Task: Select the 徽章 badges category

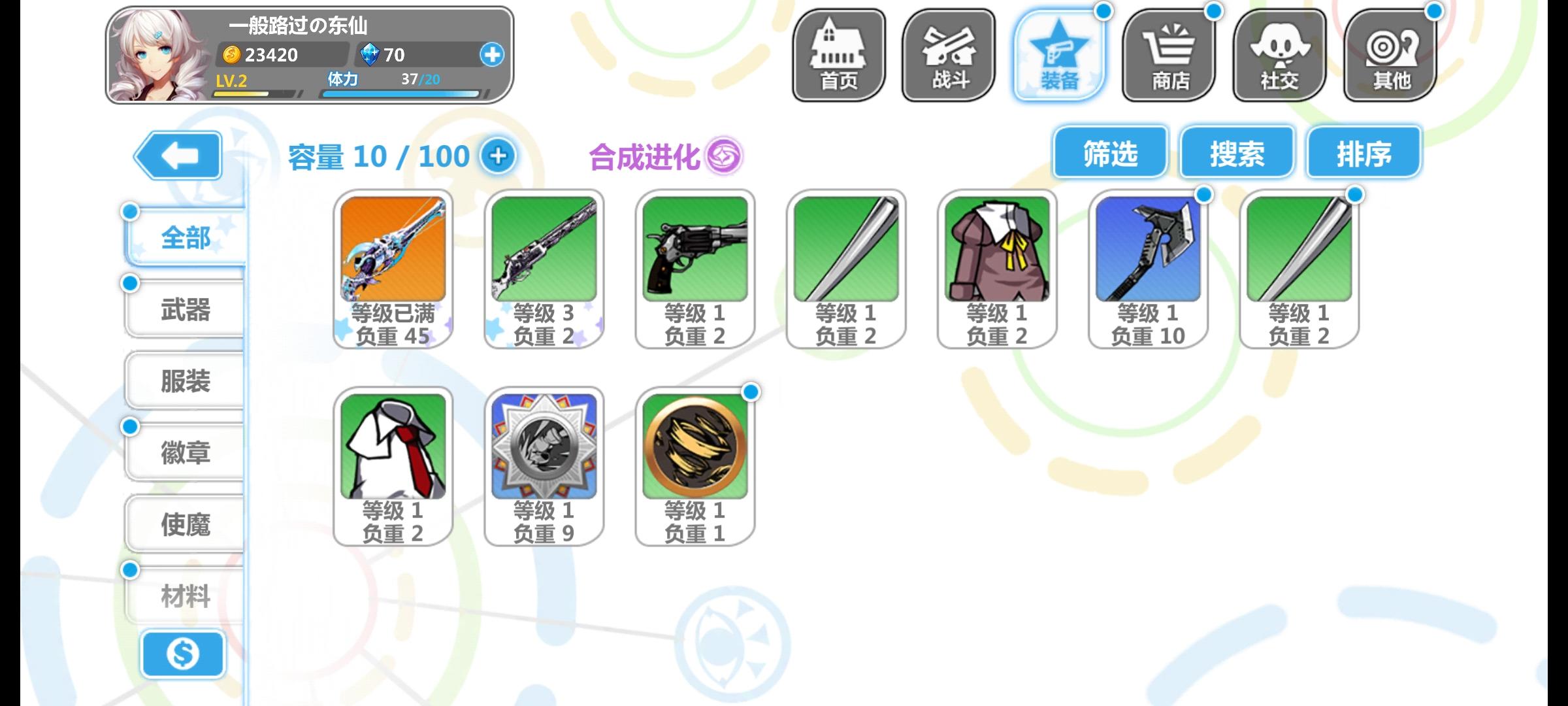Action: point(185,453)
